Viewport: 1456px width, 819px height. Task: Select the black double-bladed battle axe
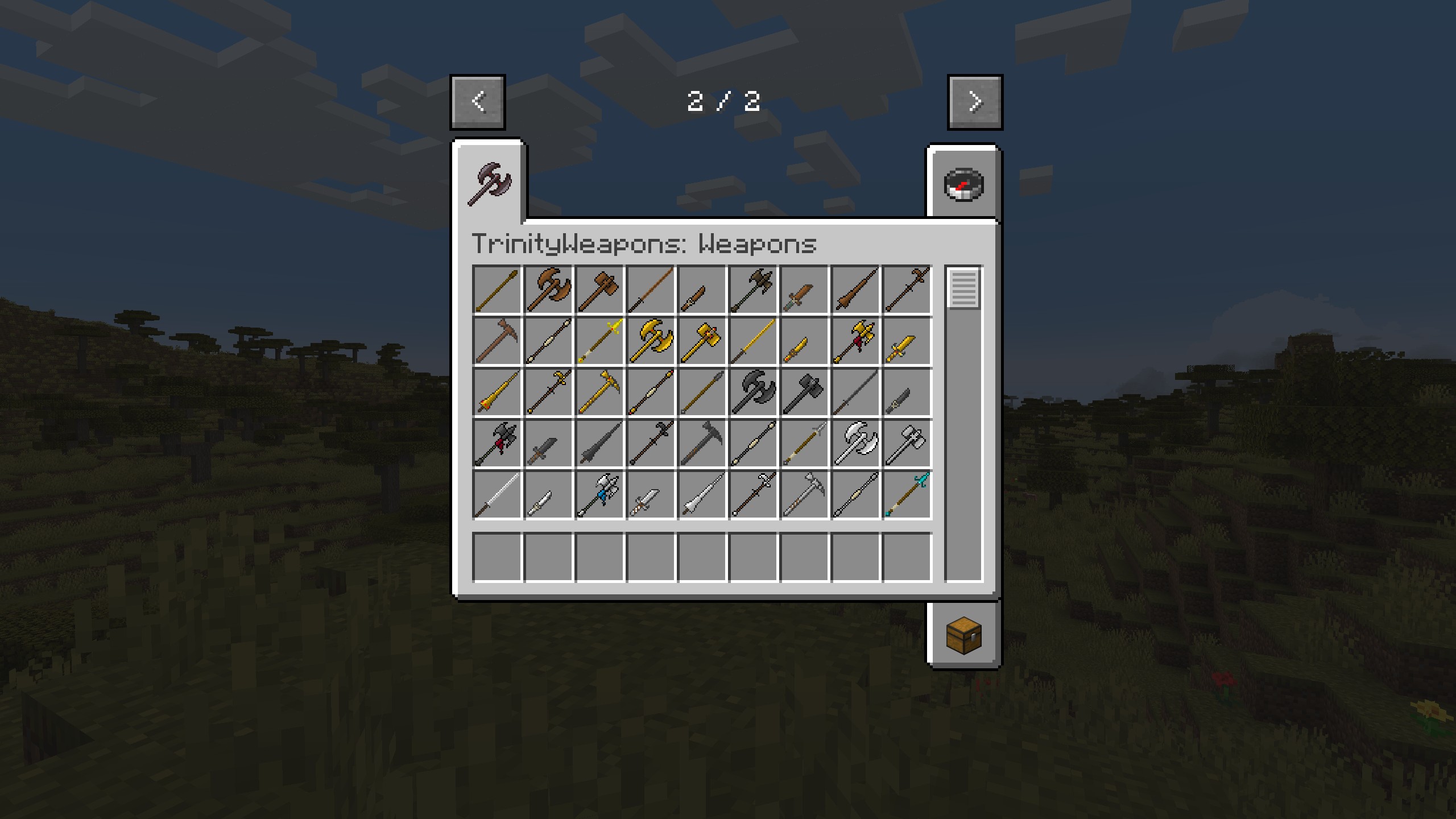point(753,392)
